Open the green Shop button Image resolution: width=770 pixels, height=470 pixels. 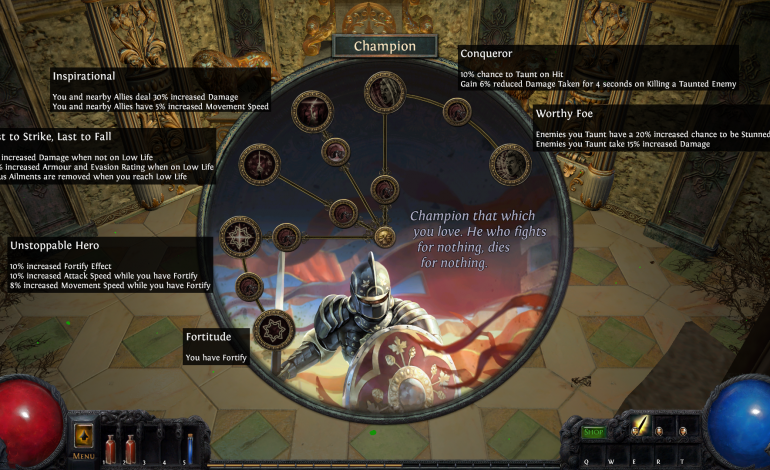pyautogui.click(x=594, y=432)
